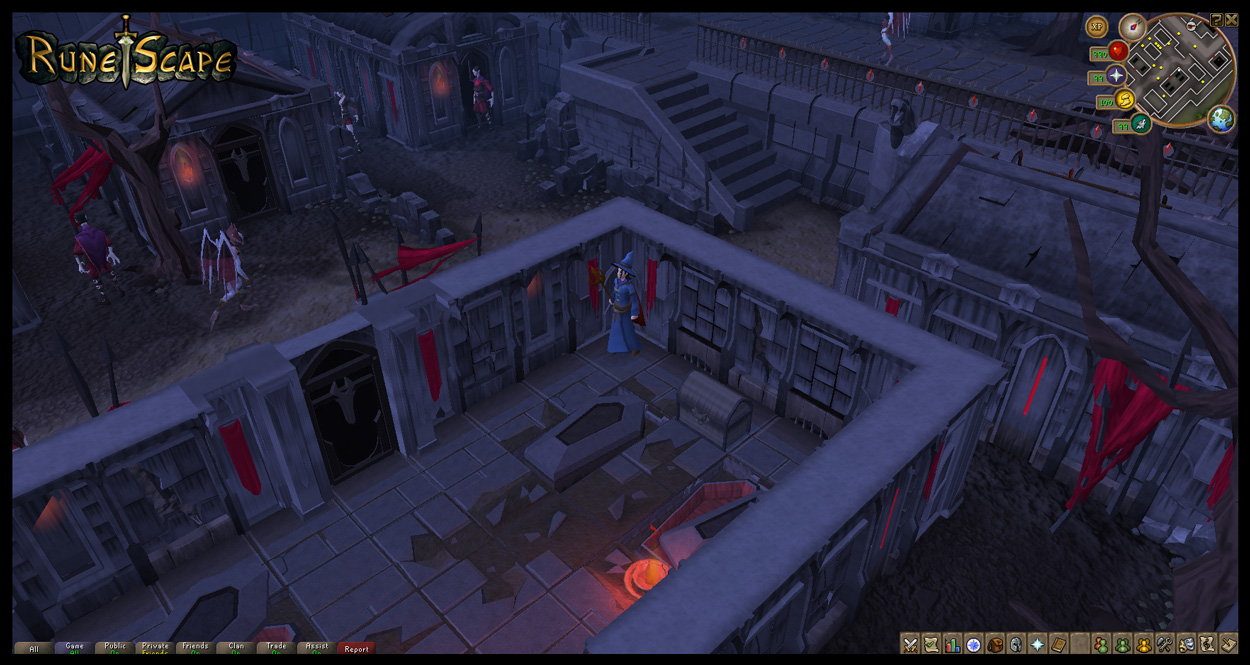
Task: Open the crossed swords combat styles tab
Action: [x=910, y=644]
